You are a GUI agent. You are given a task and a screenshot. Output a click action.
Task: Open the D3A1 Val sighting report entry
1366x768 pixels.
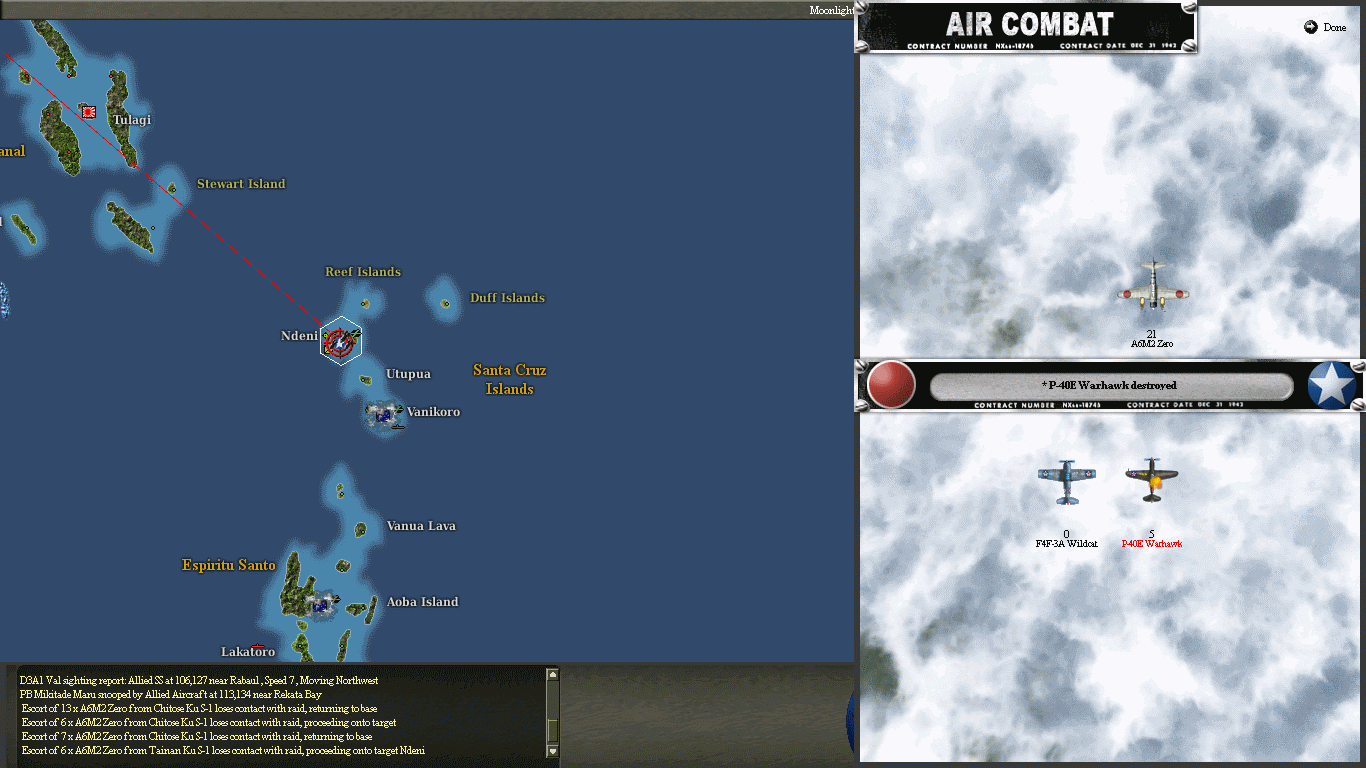200,679
